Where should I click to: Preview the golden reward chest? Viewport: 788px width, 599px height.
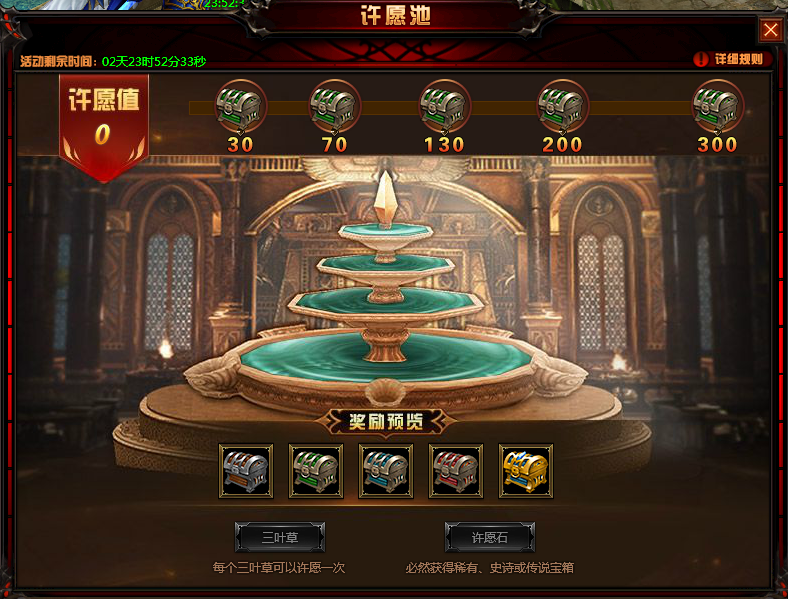(x=526, y=471)
